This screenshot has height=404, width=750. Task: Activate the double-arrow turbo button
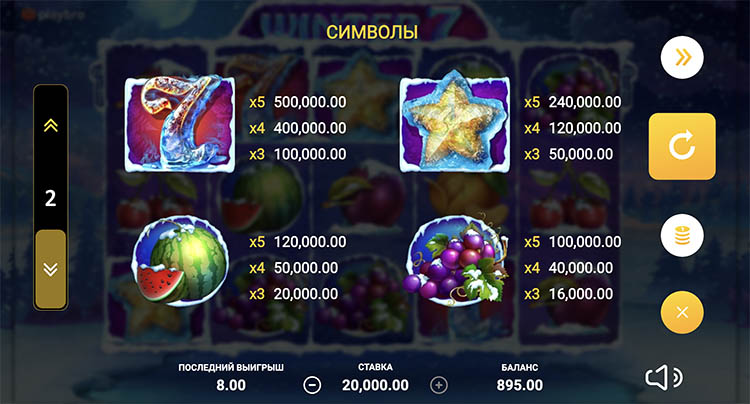[x=682, y=58]
